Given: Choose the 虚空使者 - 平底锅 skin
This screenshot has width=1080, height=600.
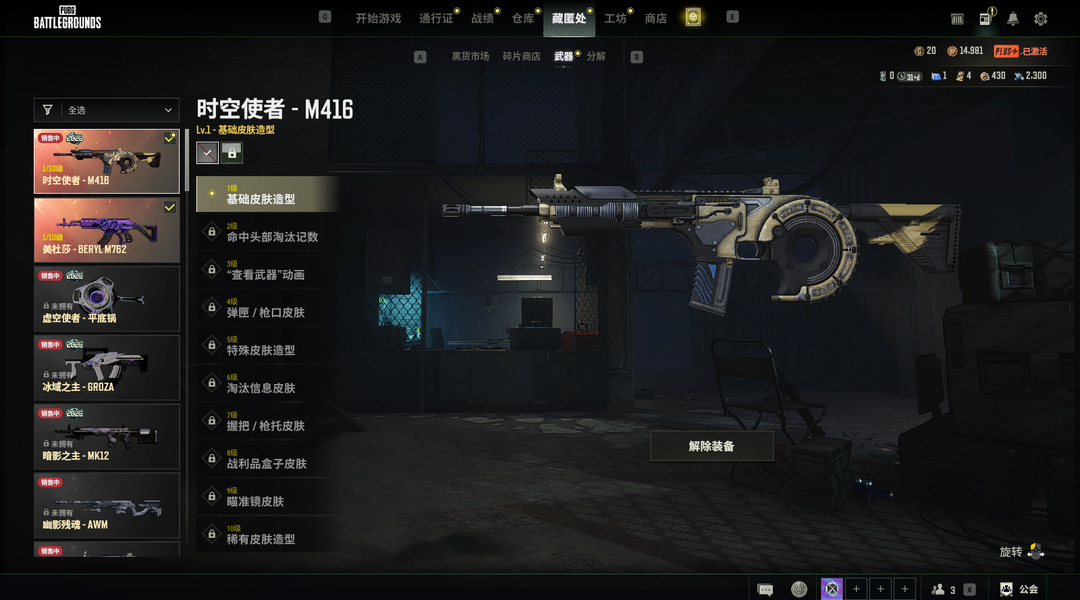Looking at the screenshot, I should 107,298.
